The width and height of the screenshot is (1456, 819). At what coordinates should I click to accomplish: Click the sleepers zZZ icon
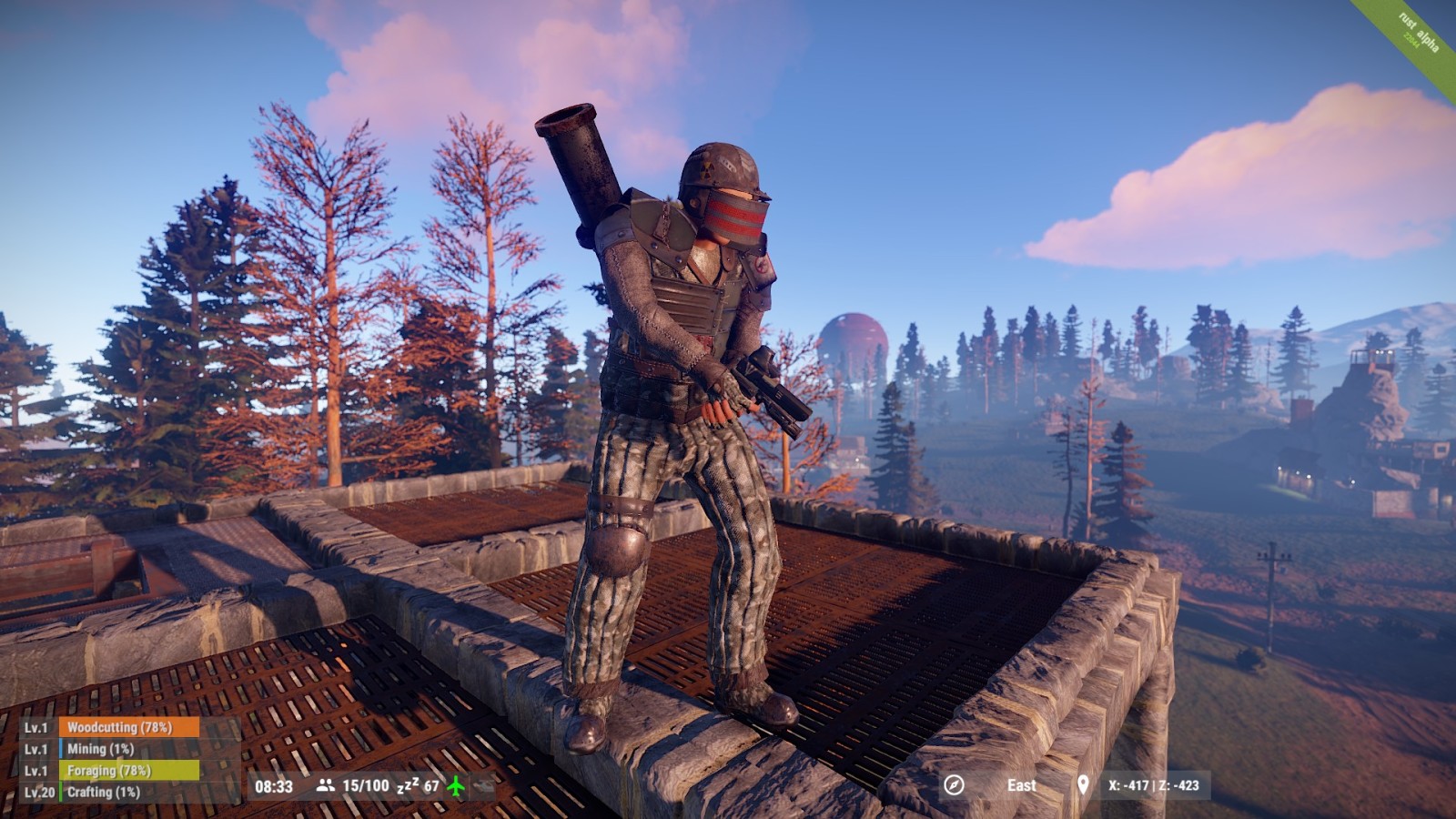(x=407, y=785)
